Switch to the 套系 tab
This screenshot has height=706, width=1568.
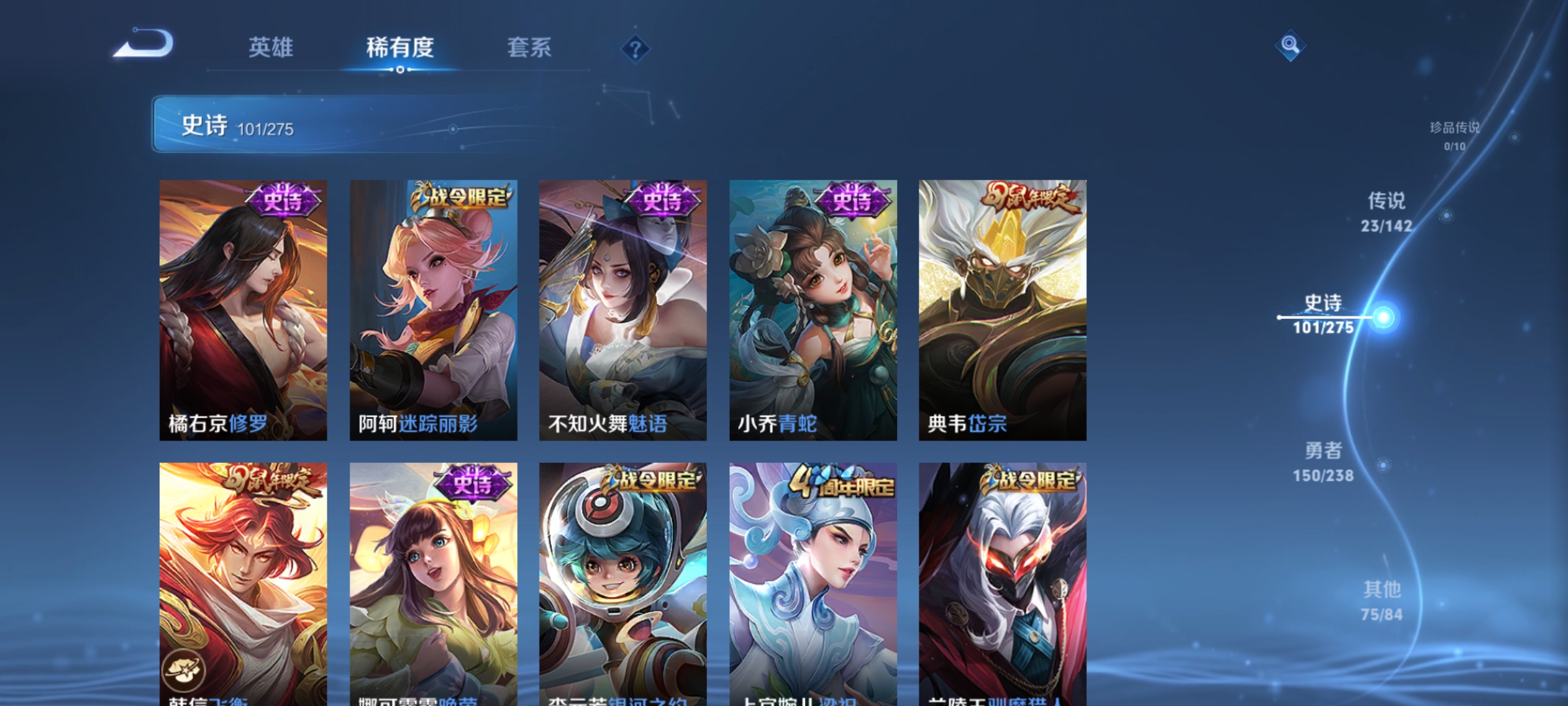[531, 47]
